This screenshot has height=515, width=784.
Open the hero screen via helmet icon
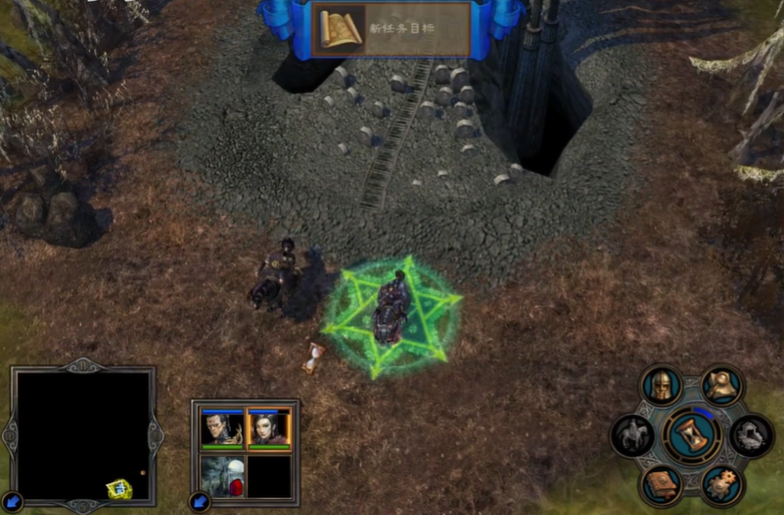(x=661, y=385)
